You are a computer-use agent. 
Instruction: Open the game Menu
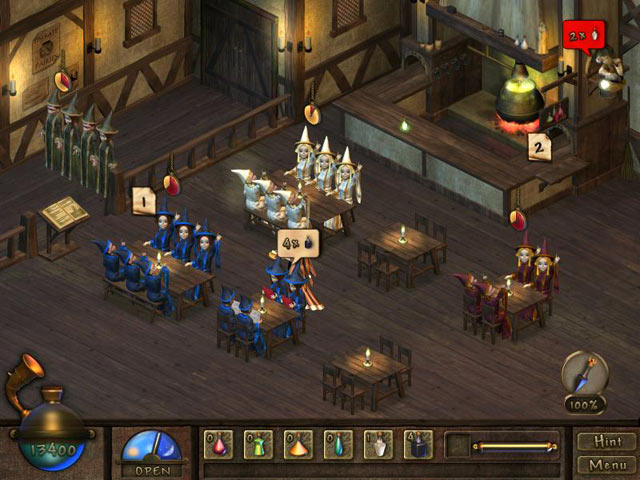[608, 464]
